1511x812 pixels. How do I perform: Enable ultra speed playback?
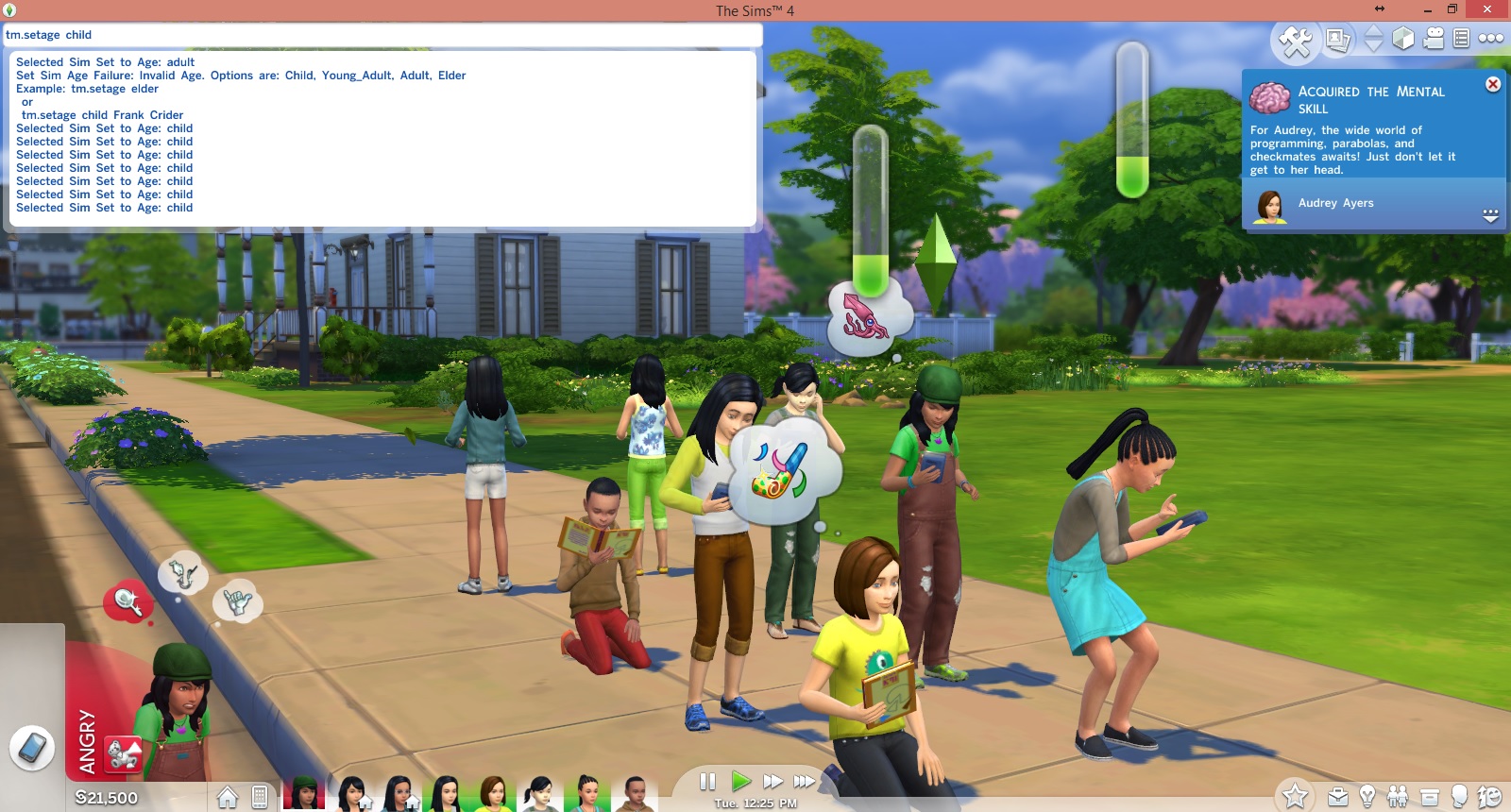[804, 781]
